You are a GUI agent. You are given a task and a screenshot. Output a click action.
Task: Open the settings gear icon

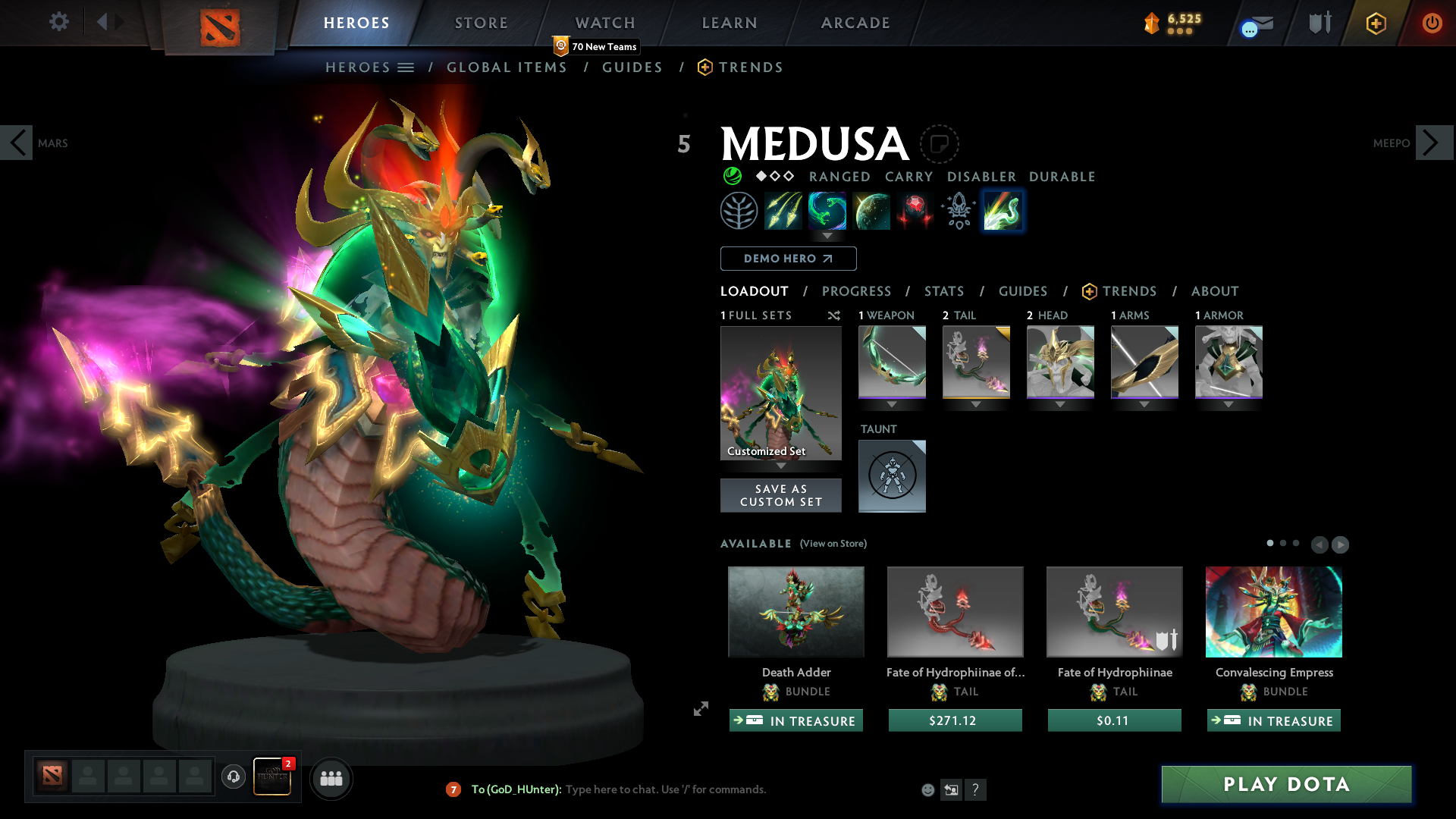[x=58, y=22]
